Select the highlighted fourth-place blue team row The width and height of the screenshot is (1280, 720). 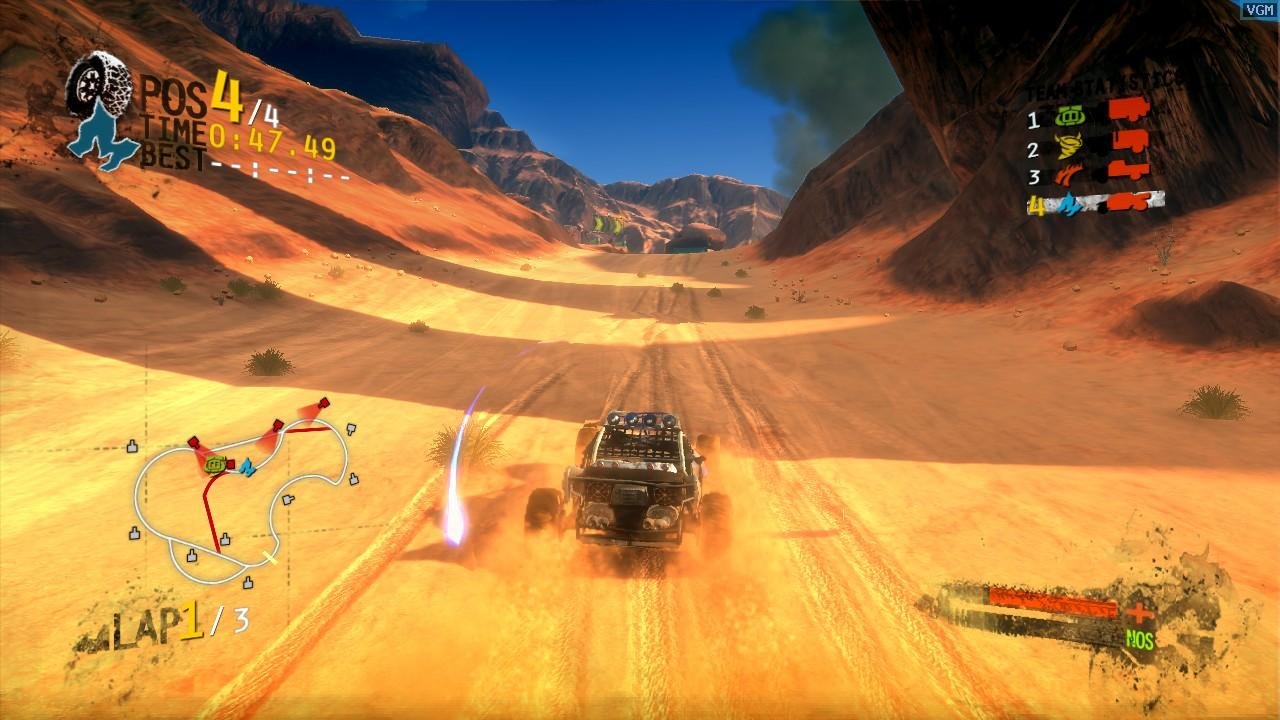point(1096,204)
